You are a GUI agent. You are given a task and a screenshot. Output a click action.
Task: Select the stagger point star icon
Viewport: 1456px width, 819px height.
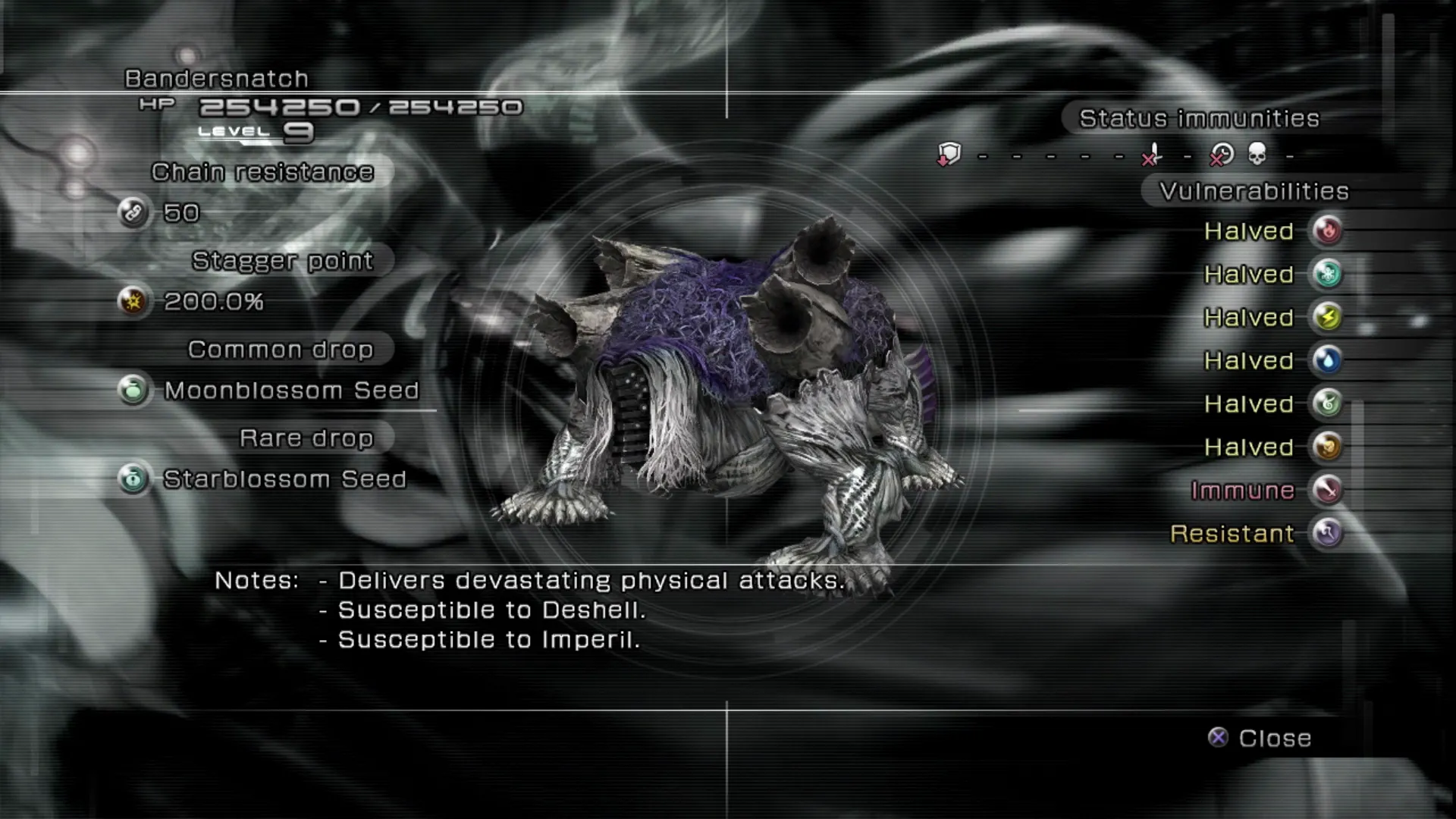pyautogui.click(x=133, y=302)
